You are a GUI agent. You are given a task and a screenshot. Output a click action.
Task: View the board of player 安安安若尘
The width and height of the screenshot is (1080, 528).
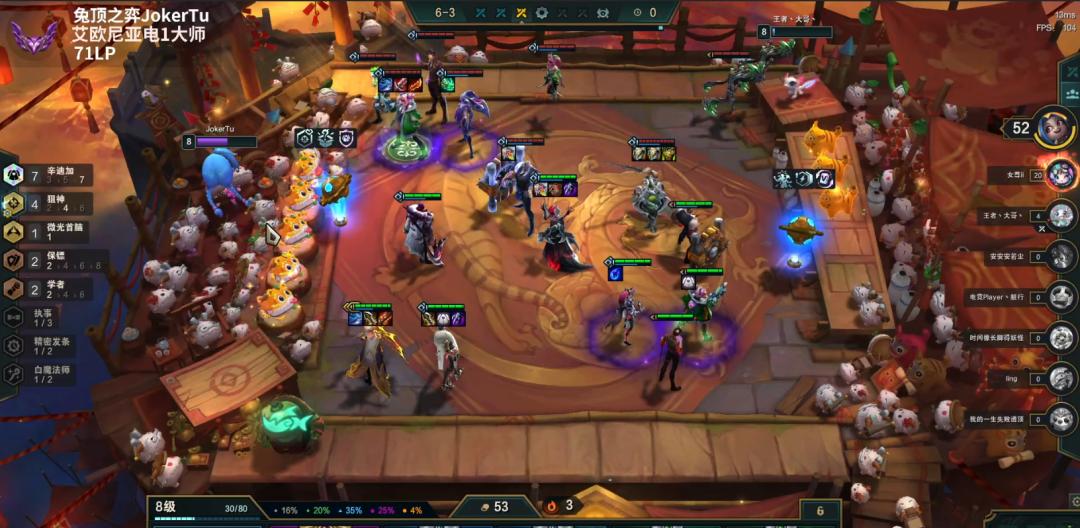[x=1060, y=256]
